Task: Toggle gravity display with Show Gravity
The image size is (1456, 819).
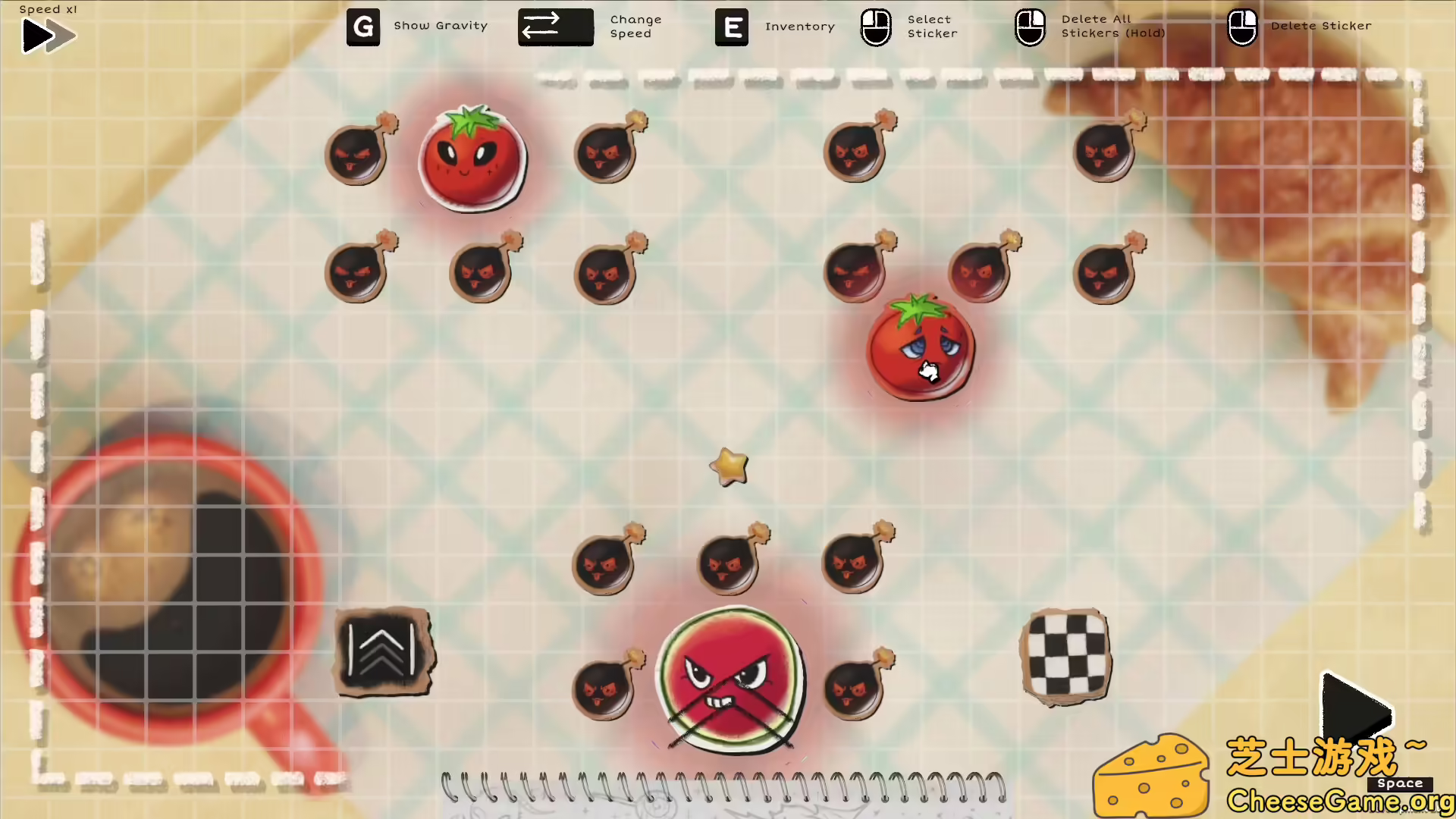Action: pos(363,27)
